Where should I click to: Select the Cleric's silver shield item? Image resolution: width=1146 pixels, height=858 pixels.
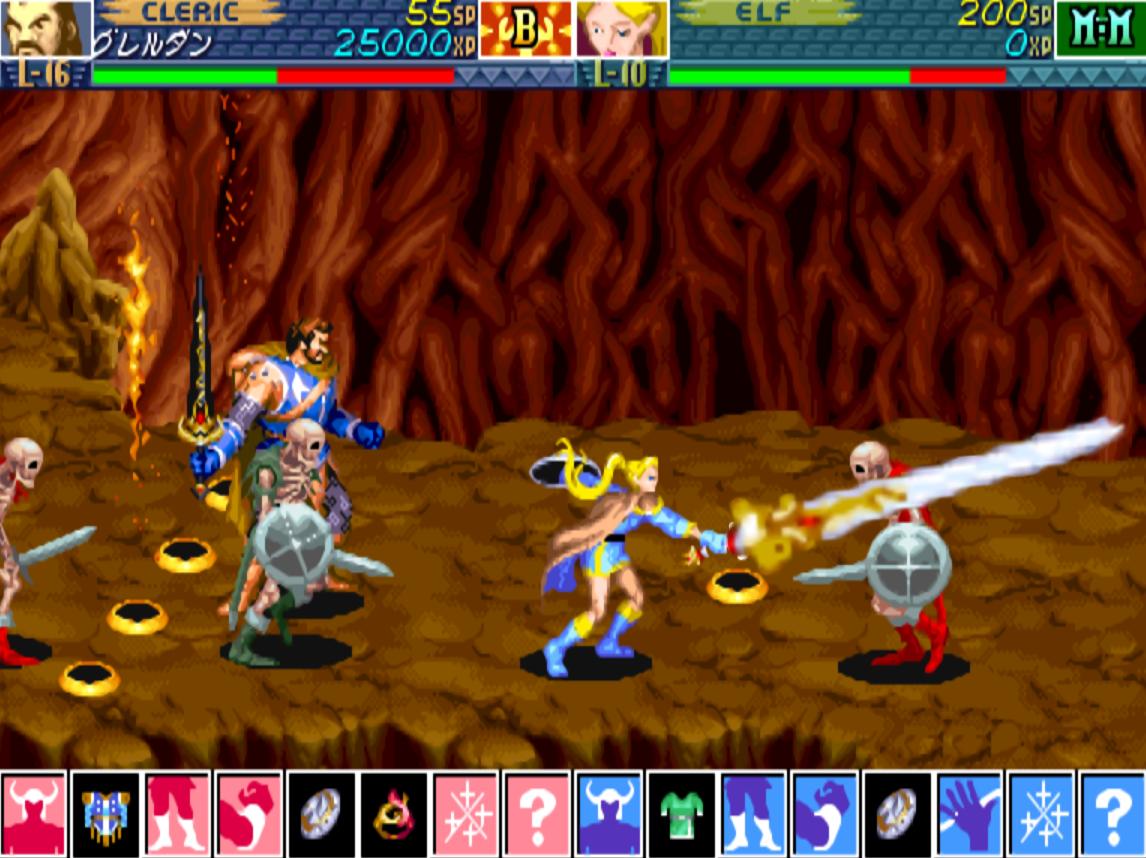321,814
